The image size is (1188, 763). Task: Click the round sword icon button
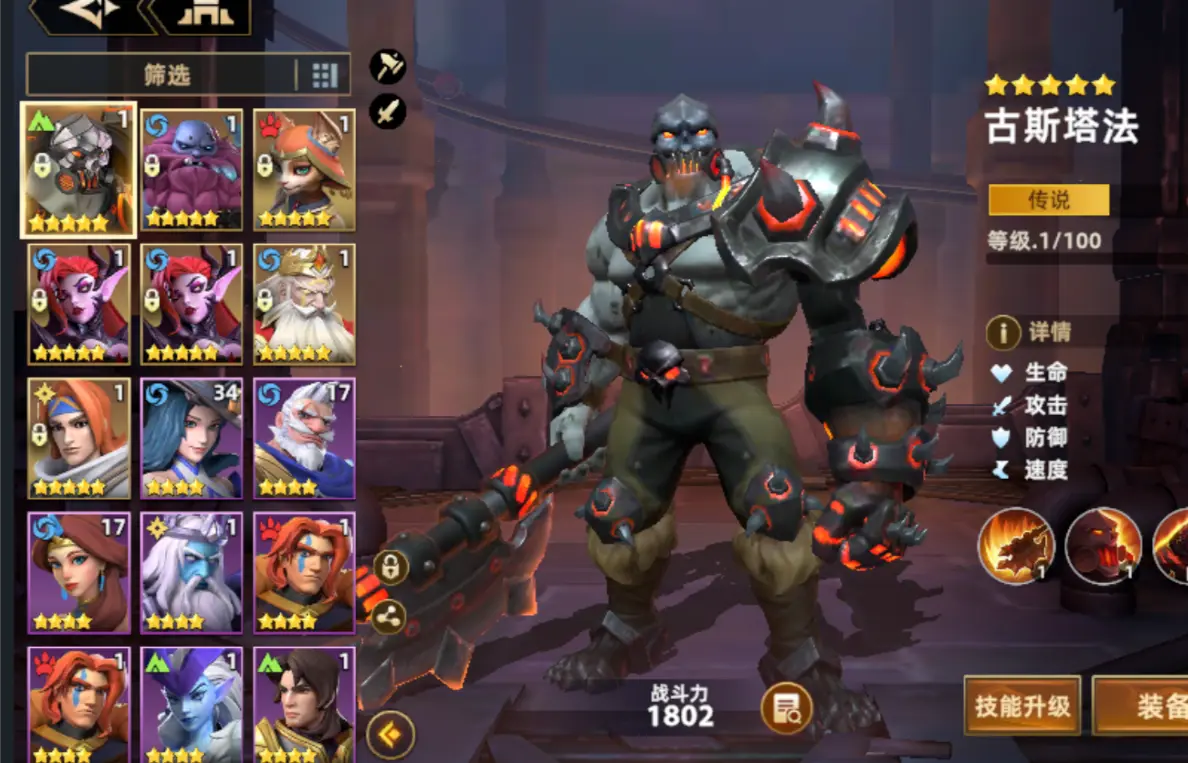[388, 111]
